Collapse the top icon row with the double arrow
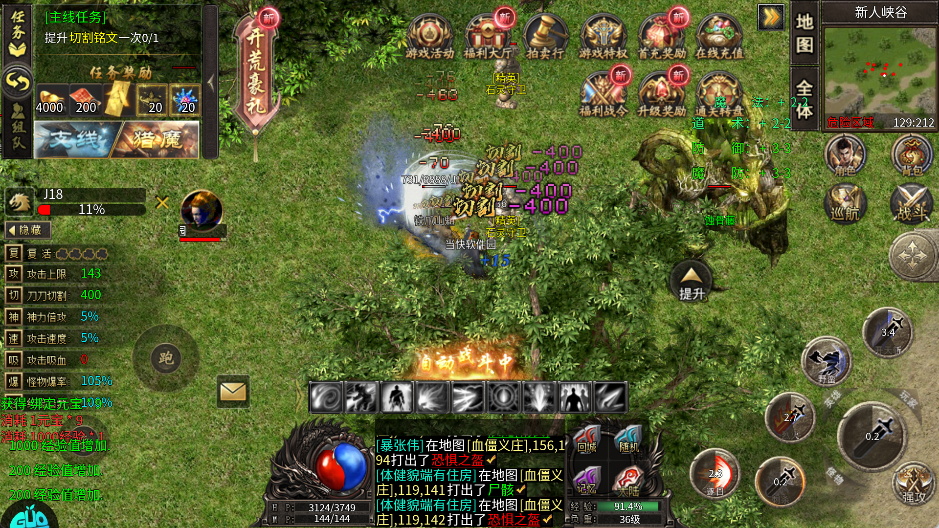The width and height of the screenshot is (939, 528). coord(771,16)
